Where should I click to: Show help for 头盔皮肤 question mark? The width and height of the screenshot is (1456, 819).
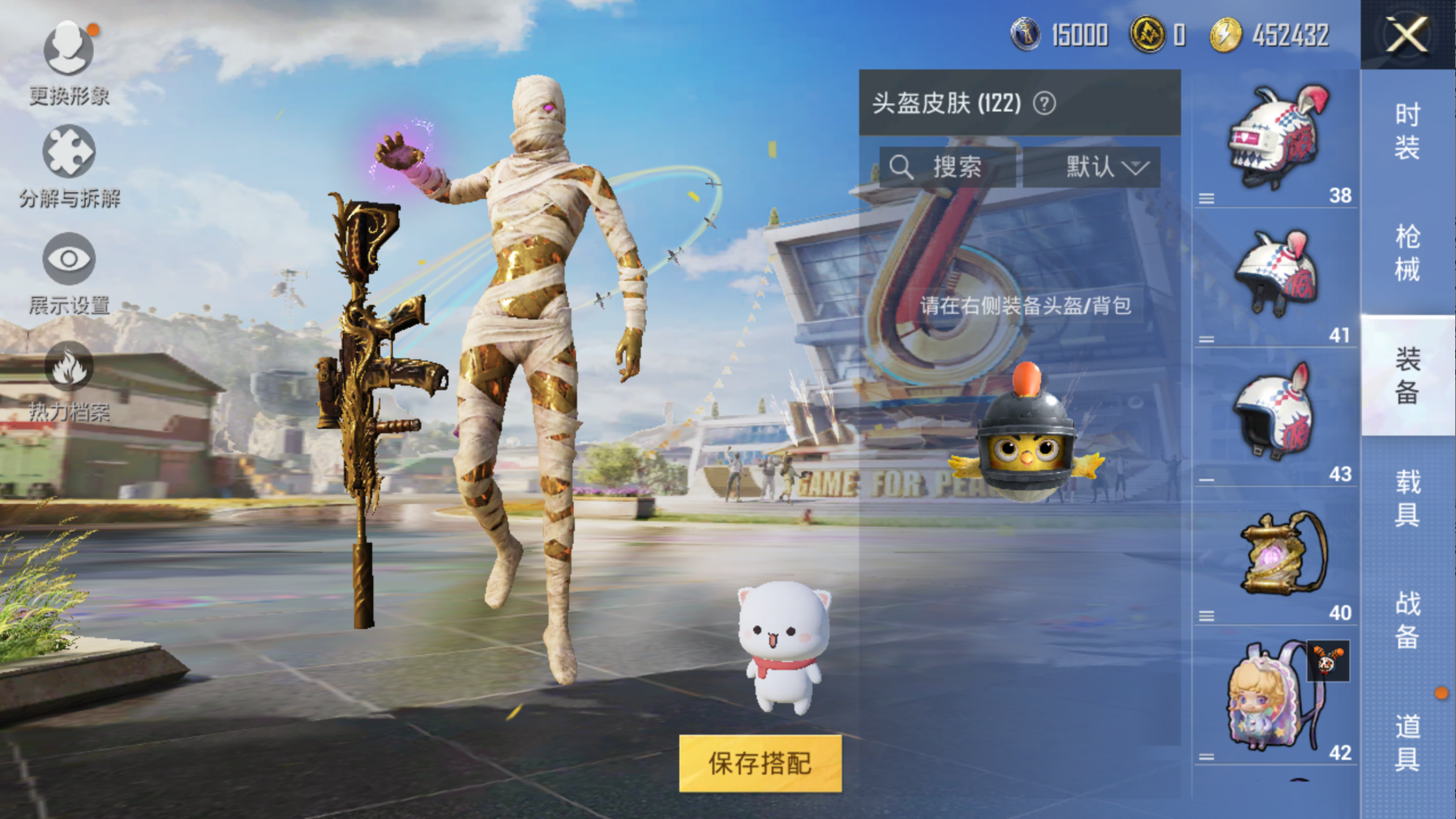[1044, 104]
